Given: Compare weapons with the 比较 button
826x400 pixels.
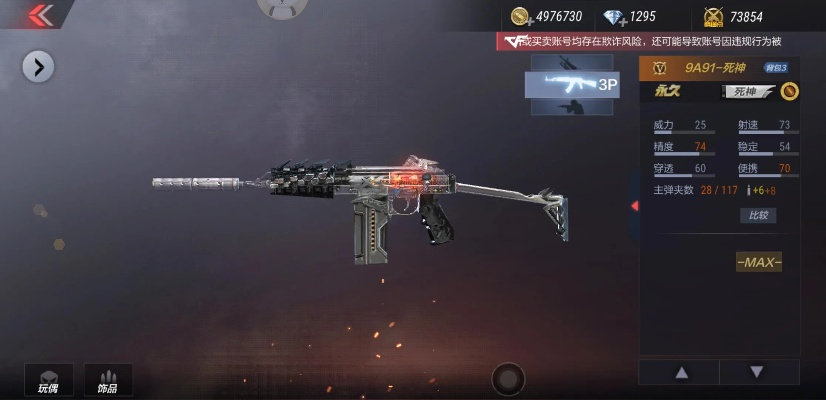Looking at the screenshot, I should 757,215.
